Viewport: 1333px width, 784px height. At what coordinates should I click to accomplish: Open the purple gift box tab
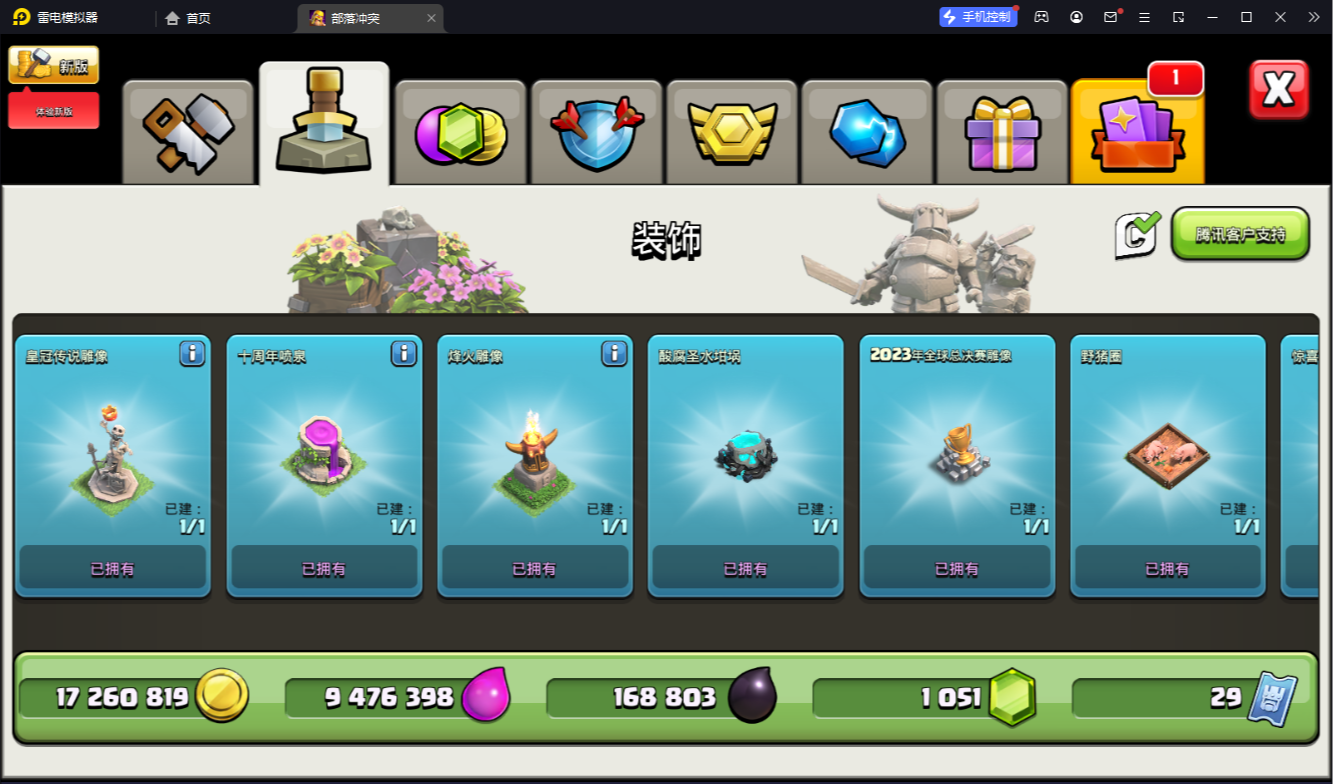(1002, 132)
